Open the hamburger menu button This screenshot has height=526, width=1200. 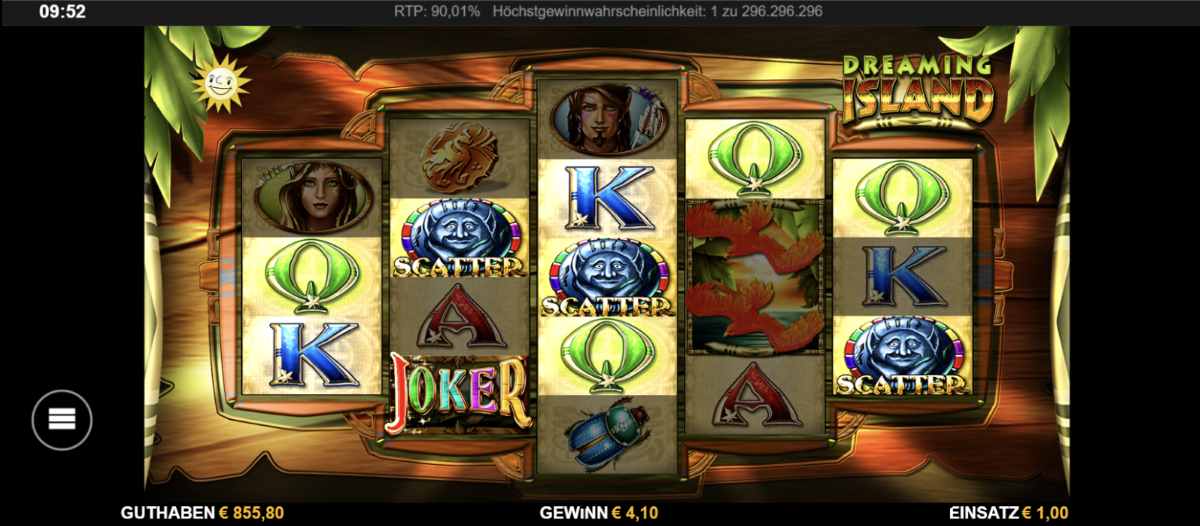(x=62, y=419)
